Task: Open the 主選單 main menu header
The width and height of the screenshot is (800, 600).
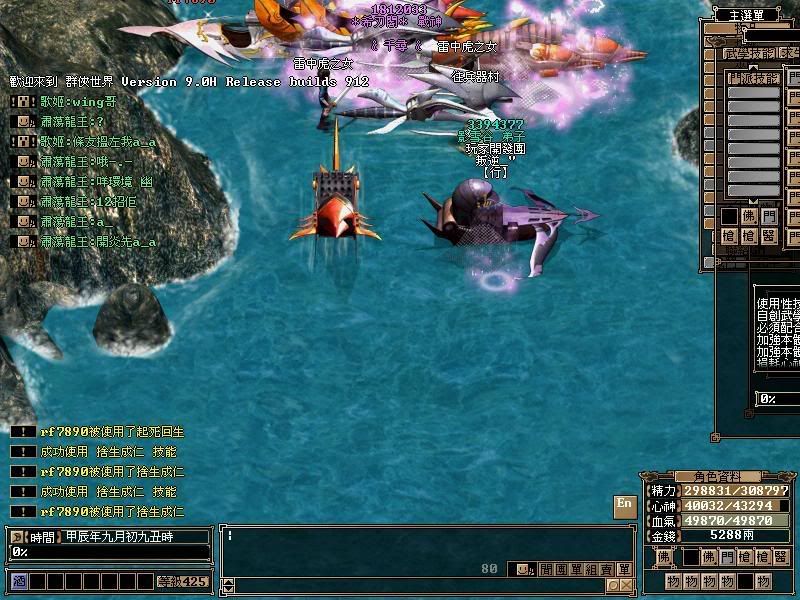Action: click(750, 14)
